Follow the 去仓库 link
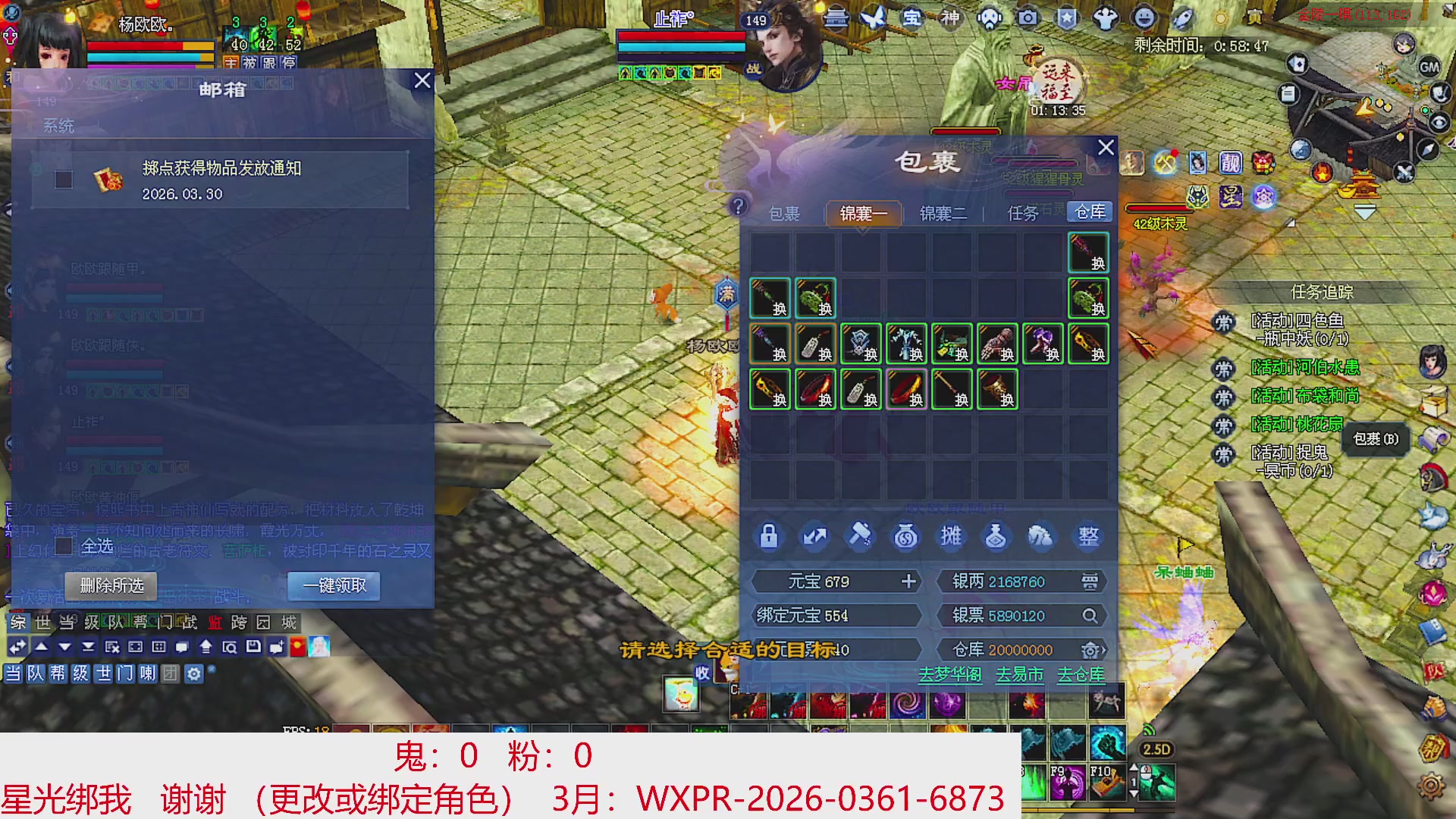Viewport: 1456px width, 819px height. [x=1080, y=674]
